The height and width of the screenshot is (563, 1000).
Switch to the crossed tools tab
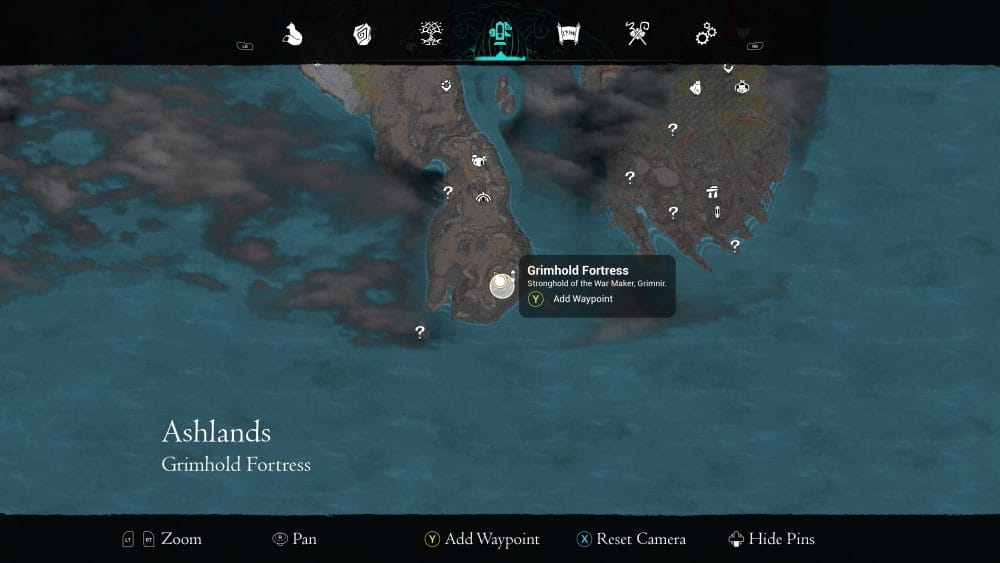637,35
